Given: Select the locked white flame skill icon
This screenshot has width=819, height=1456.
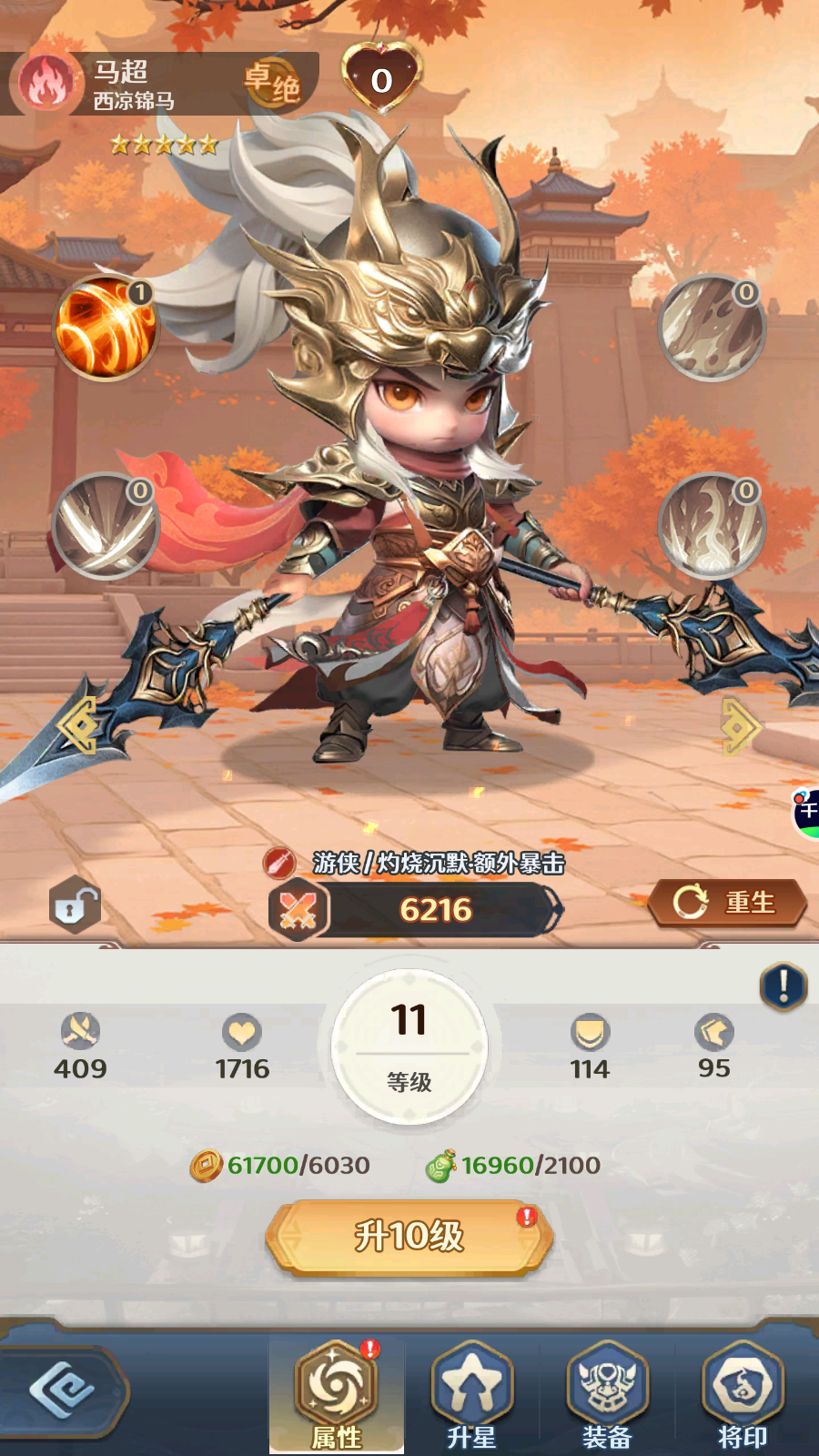Looking at the screenshot, I should [x=712, y=526].
